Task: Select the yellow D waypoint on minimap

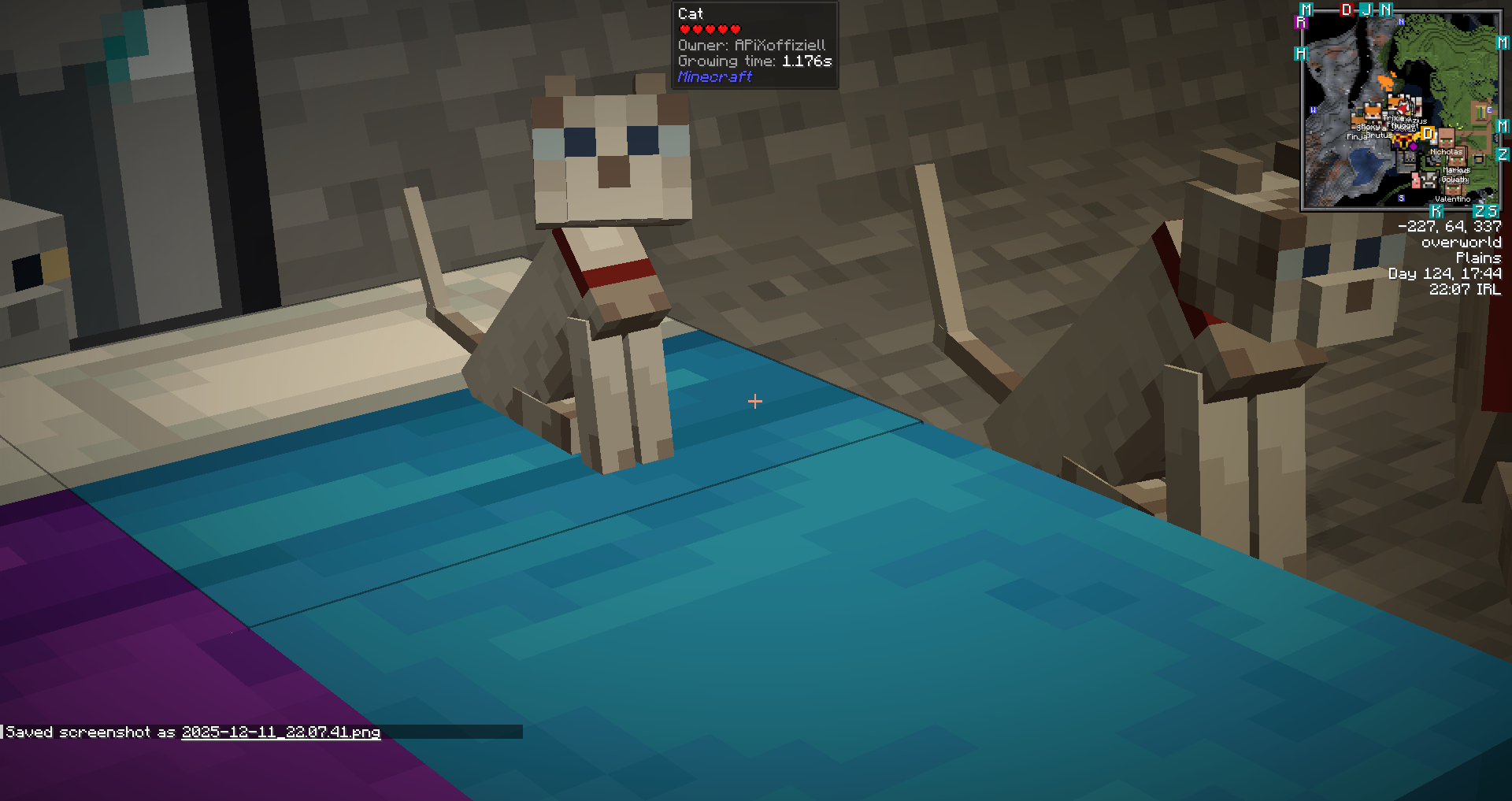Action: point(1428,135)
